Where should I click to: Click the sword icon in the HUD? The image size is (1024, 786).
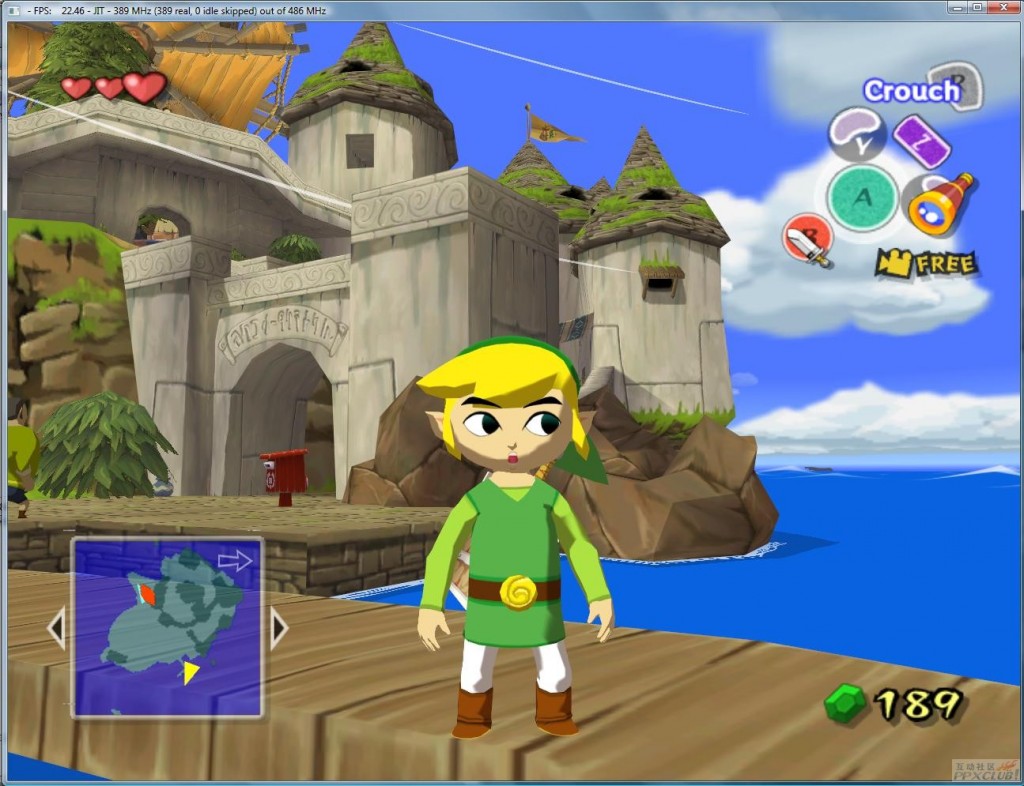click(x=807, y=241)
